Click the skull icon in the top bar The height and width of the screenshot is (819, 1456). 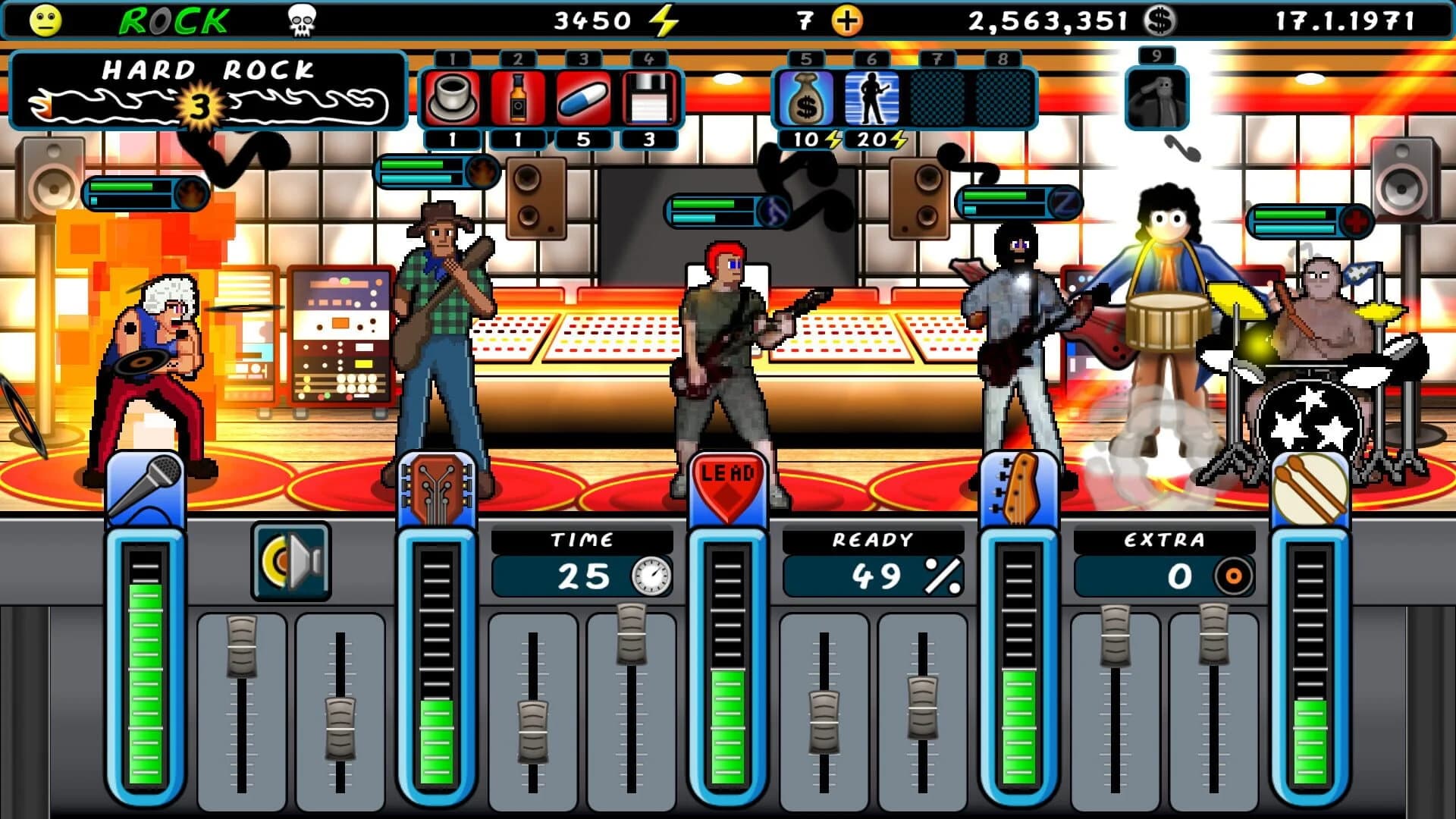(x=303, y=19)
